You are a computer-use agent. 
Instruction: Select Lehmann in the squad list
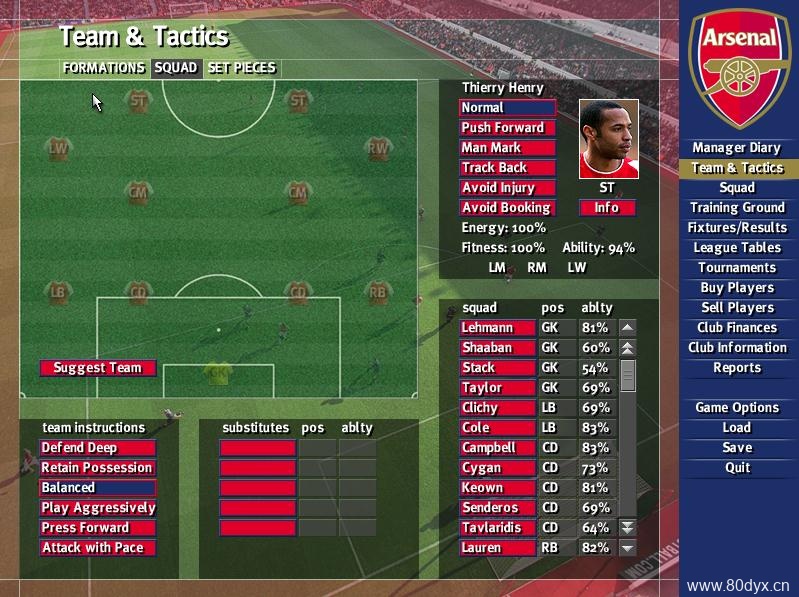click(x=498, y=328)
